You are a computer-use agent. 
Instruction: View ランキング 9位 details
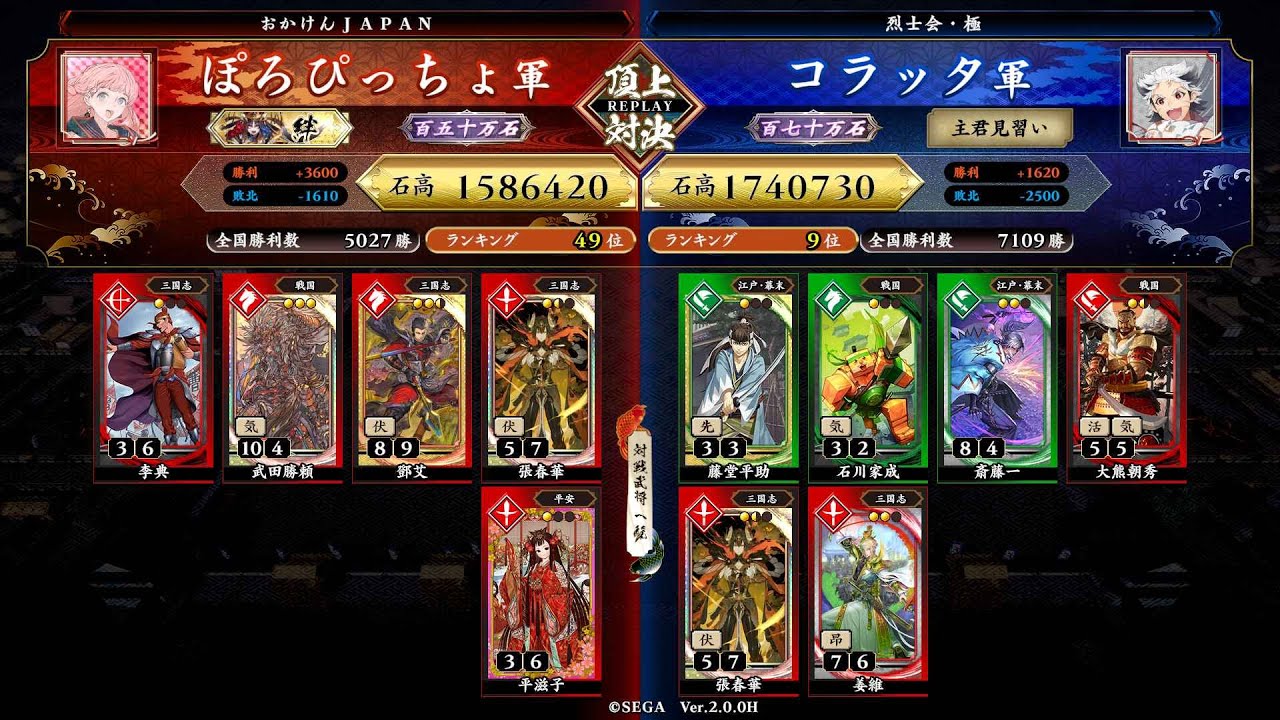pyautogui.click(x=751, y=240)
